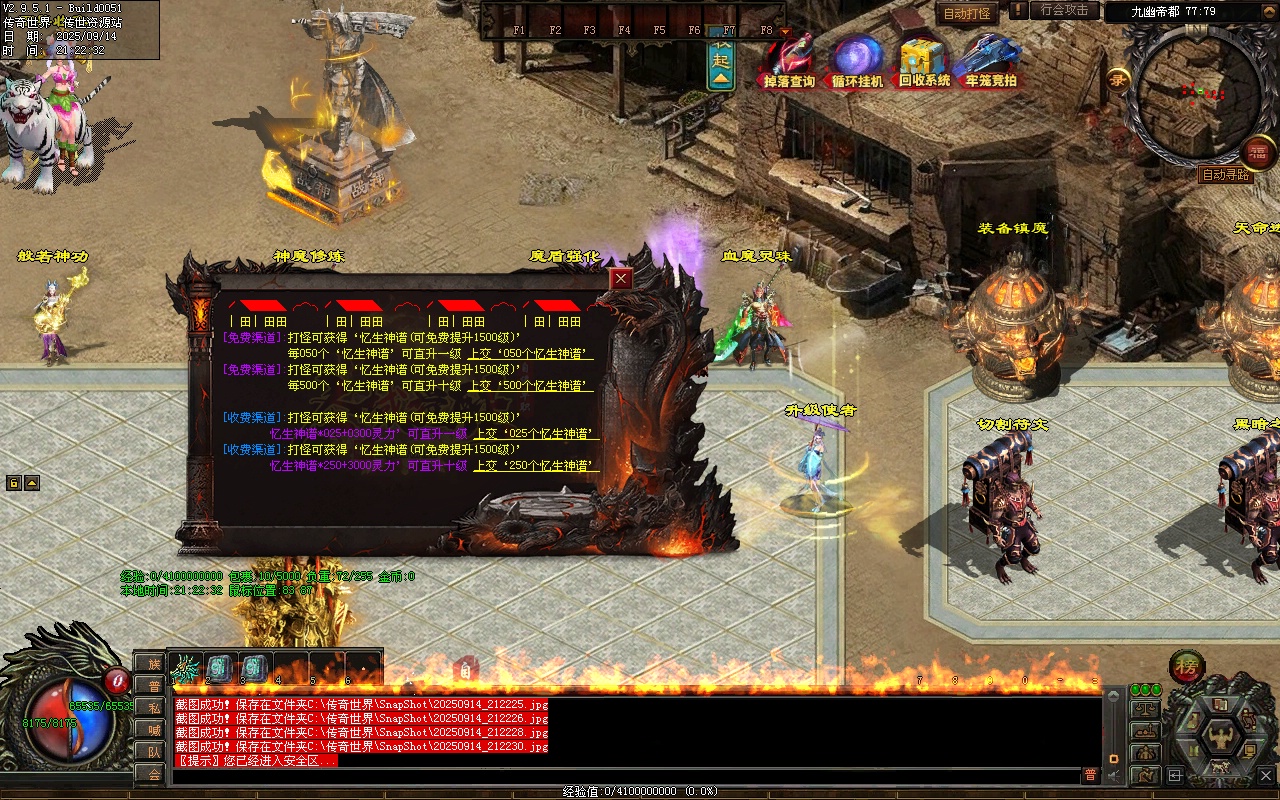Open 循环挂机 loop auto-play

pos(857,62)
